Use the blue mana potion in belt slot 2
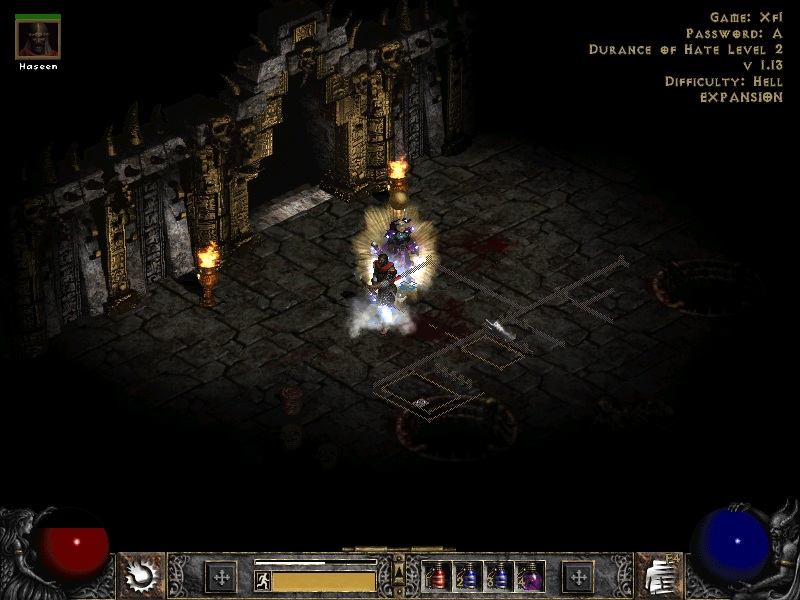The width and height of the screenshot is (800, 600). tap(469, 577)
